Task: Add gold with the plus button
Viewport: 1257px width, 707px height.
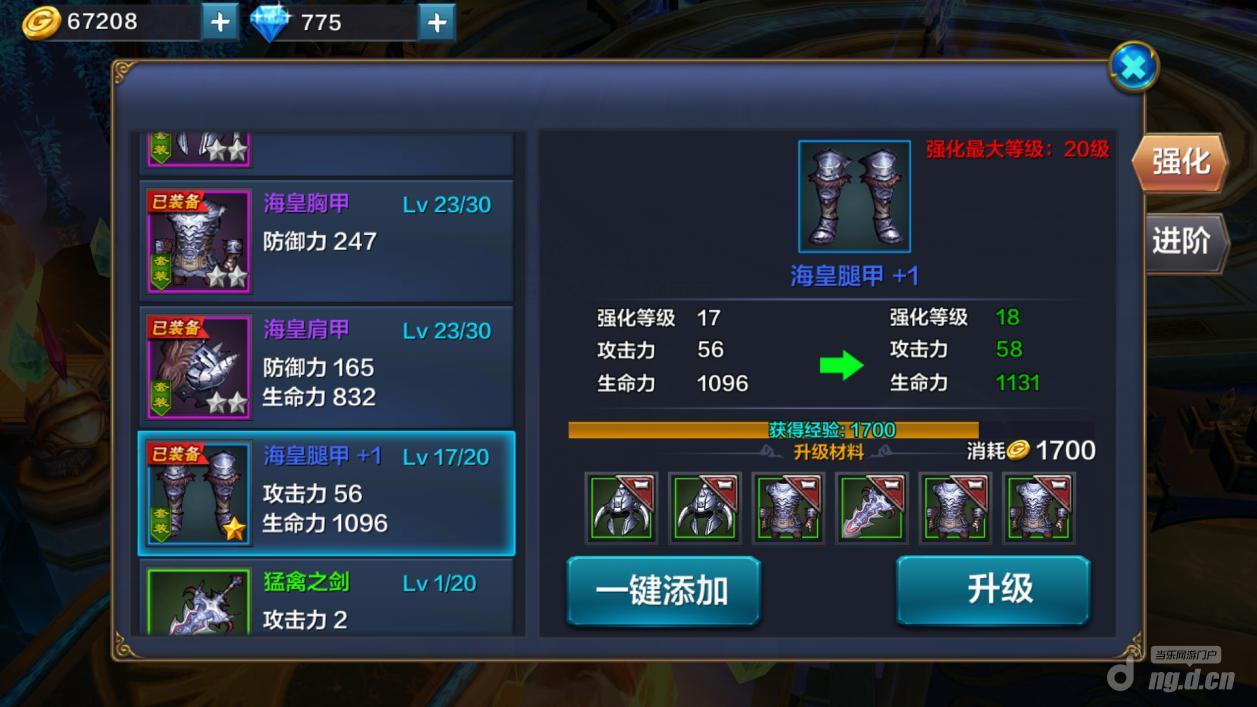Action: [220, 21]
